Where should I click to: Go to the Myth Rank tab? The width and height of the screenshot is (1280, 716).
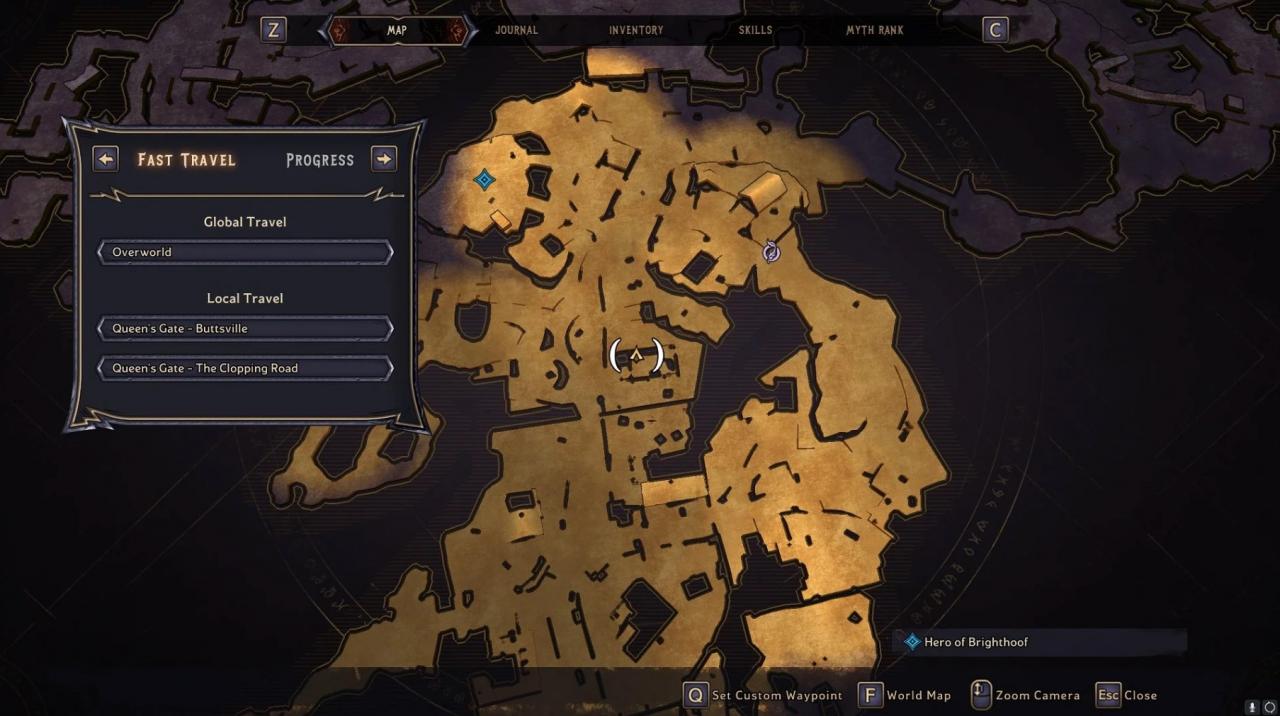(x=875, y=30)
